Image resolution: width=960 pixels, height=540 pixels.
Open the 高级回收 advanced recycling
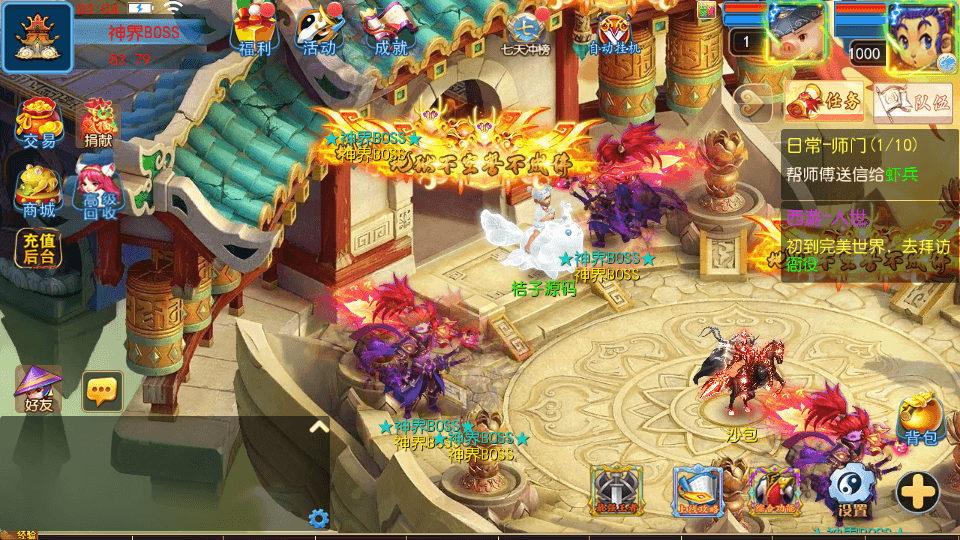98,192
